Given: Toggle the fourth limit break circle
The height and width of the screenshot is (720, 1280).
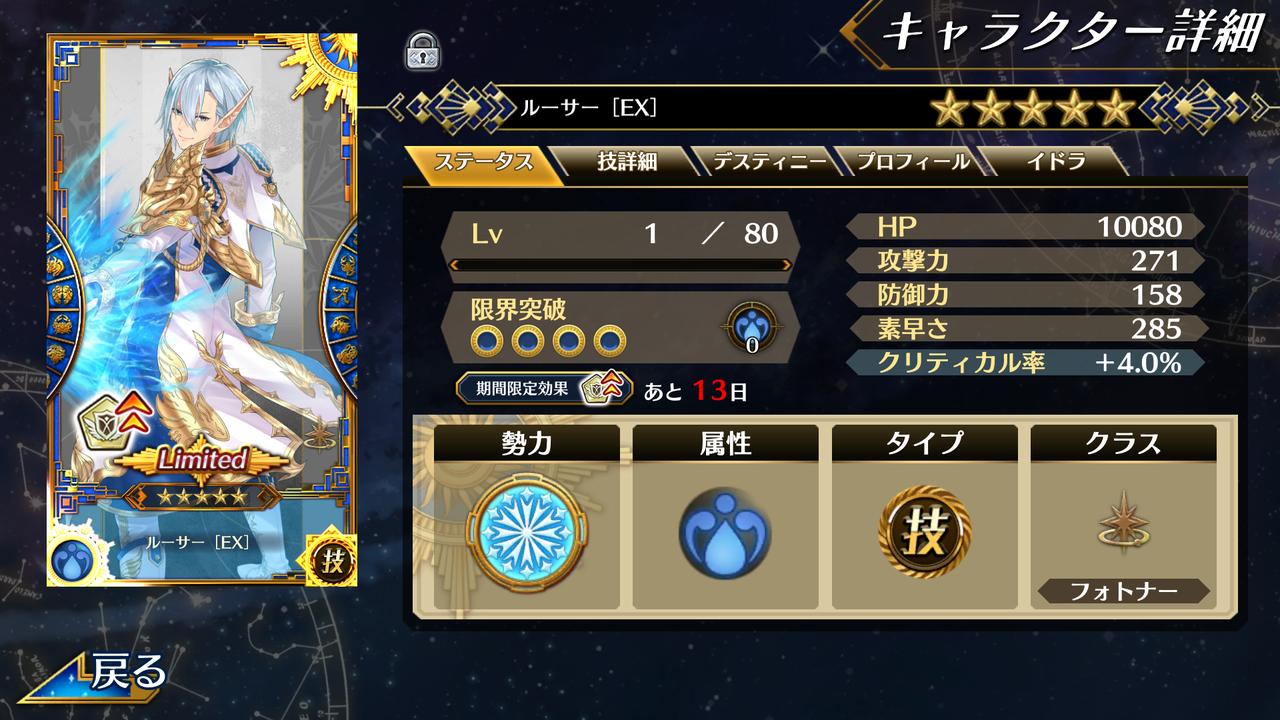Looking at the screenshot, I should [x=612, y=339].
